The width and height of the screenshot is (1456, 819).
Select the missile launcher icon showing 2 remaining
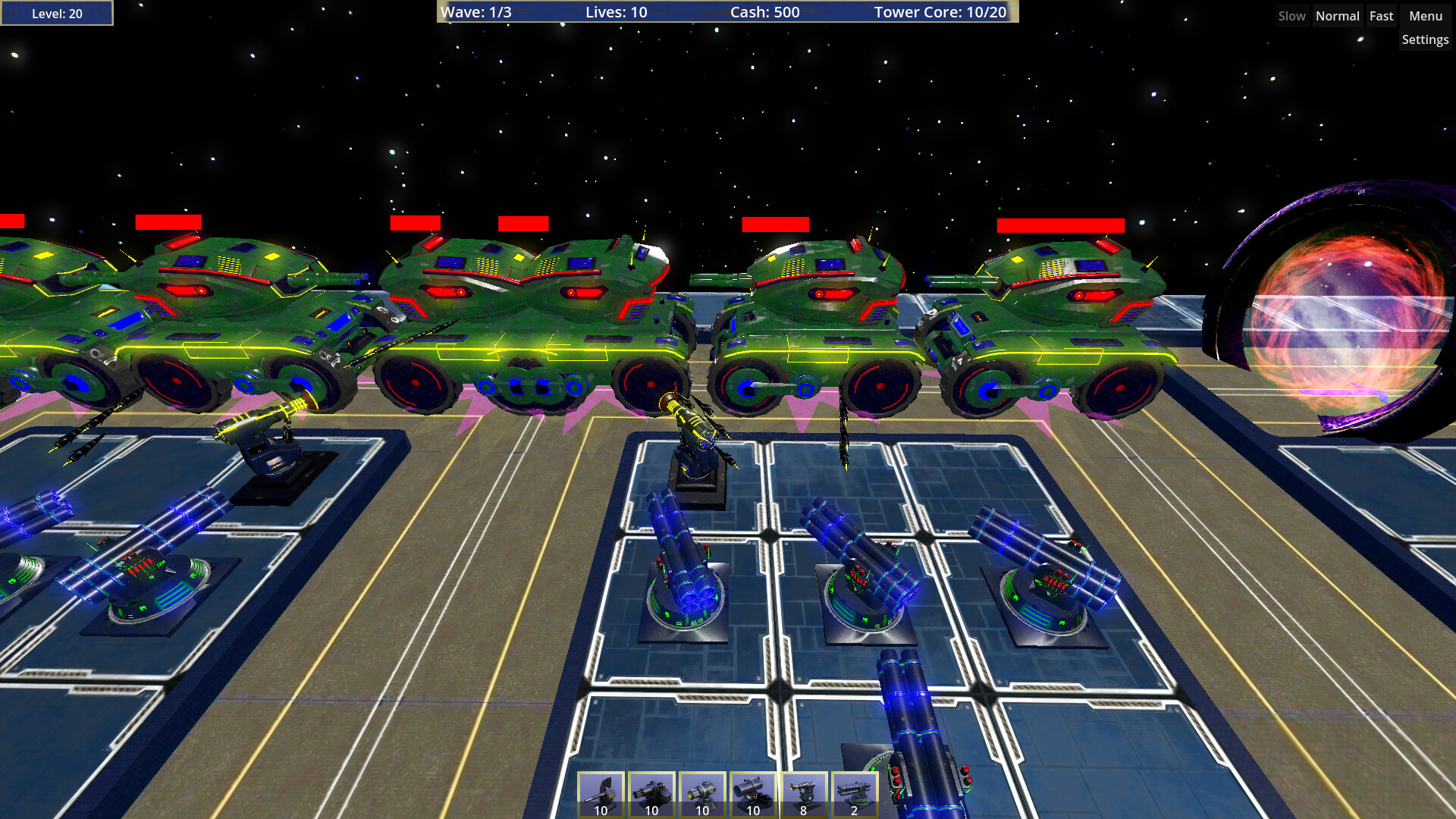pos(853,792)
